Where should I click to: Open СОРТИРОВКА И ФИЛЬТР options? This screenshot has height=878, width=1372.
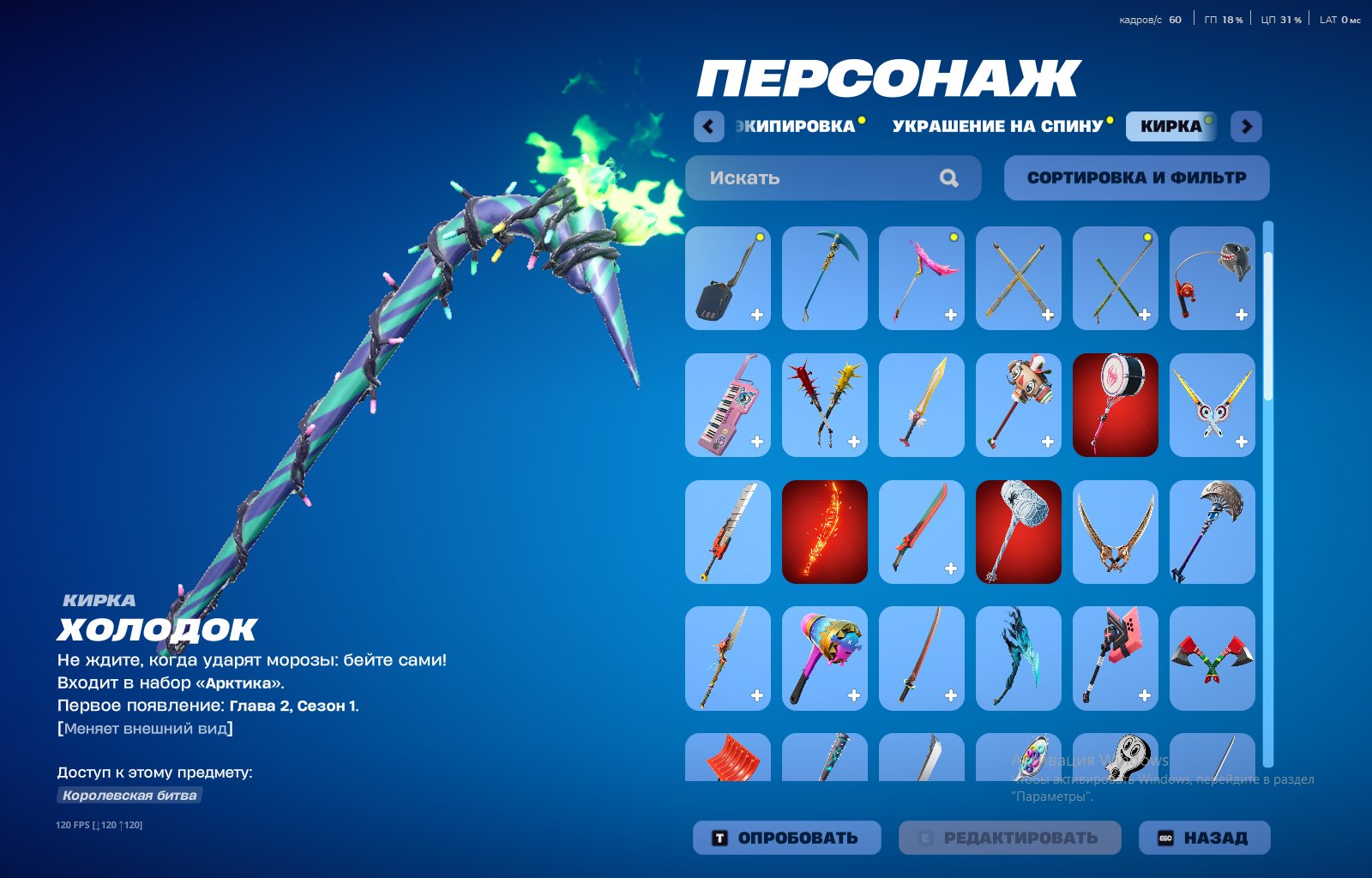[x=1137, y=177]
